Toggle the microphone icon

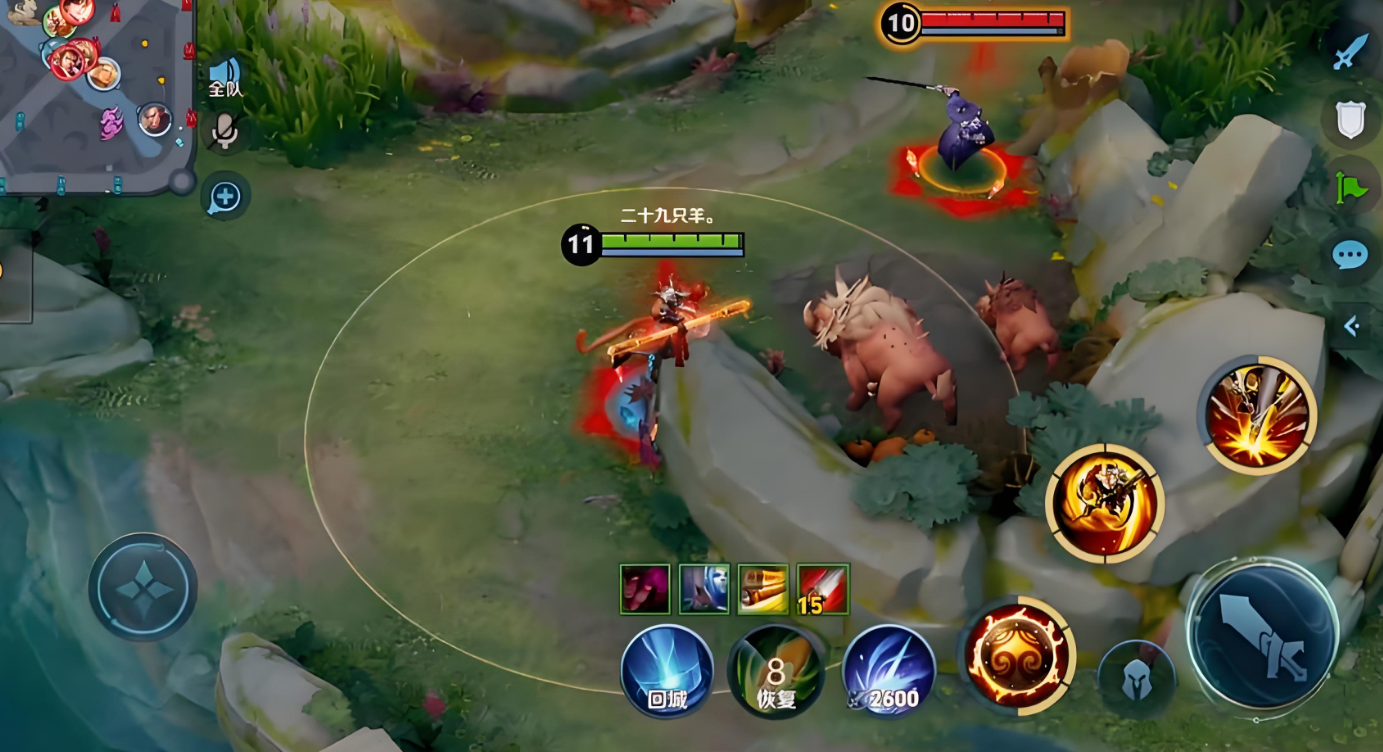point(226,131)
